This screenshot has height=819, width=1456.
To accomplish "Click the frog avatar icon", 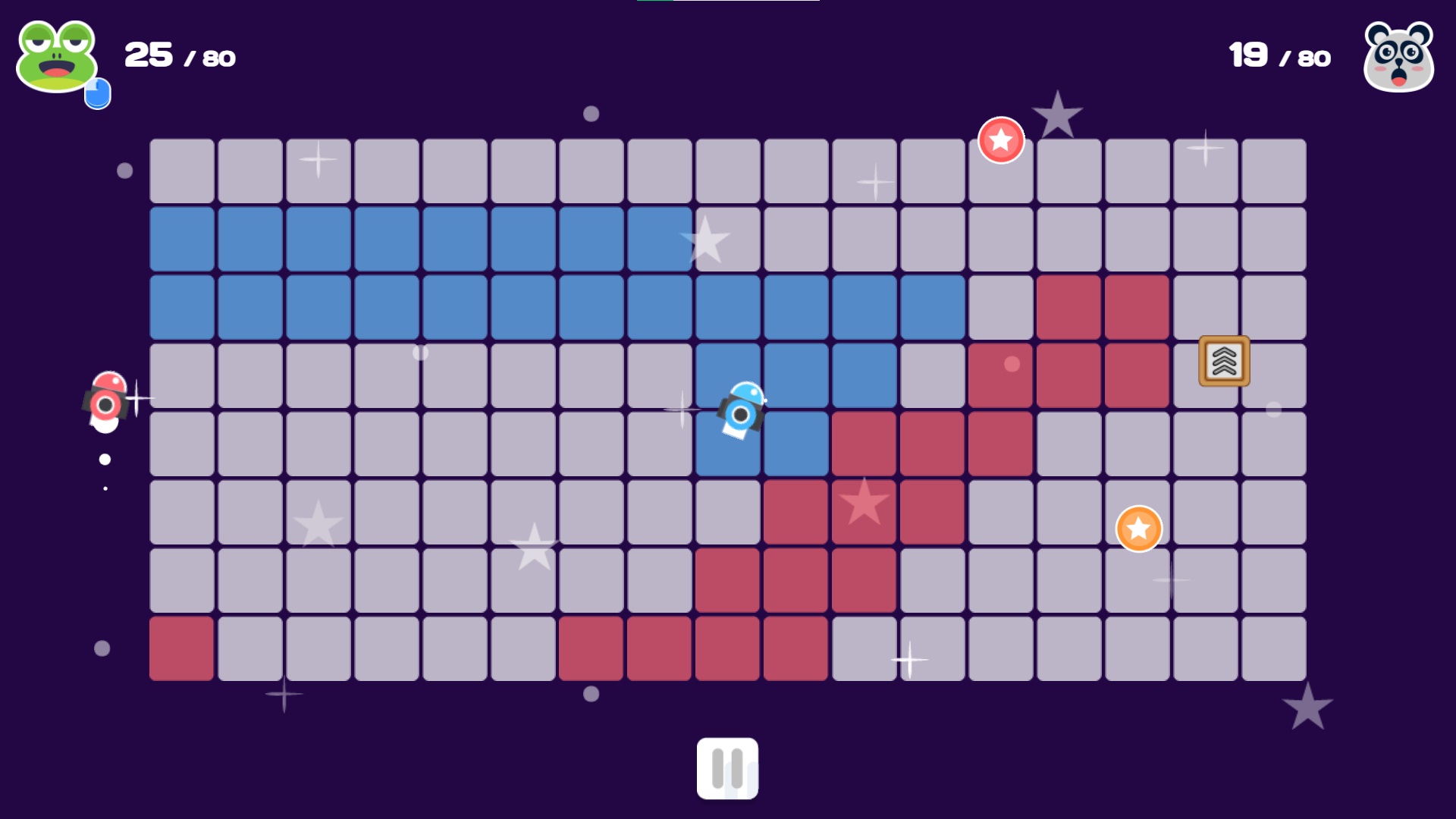I will pos(57,53).
